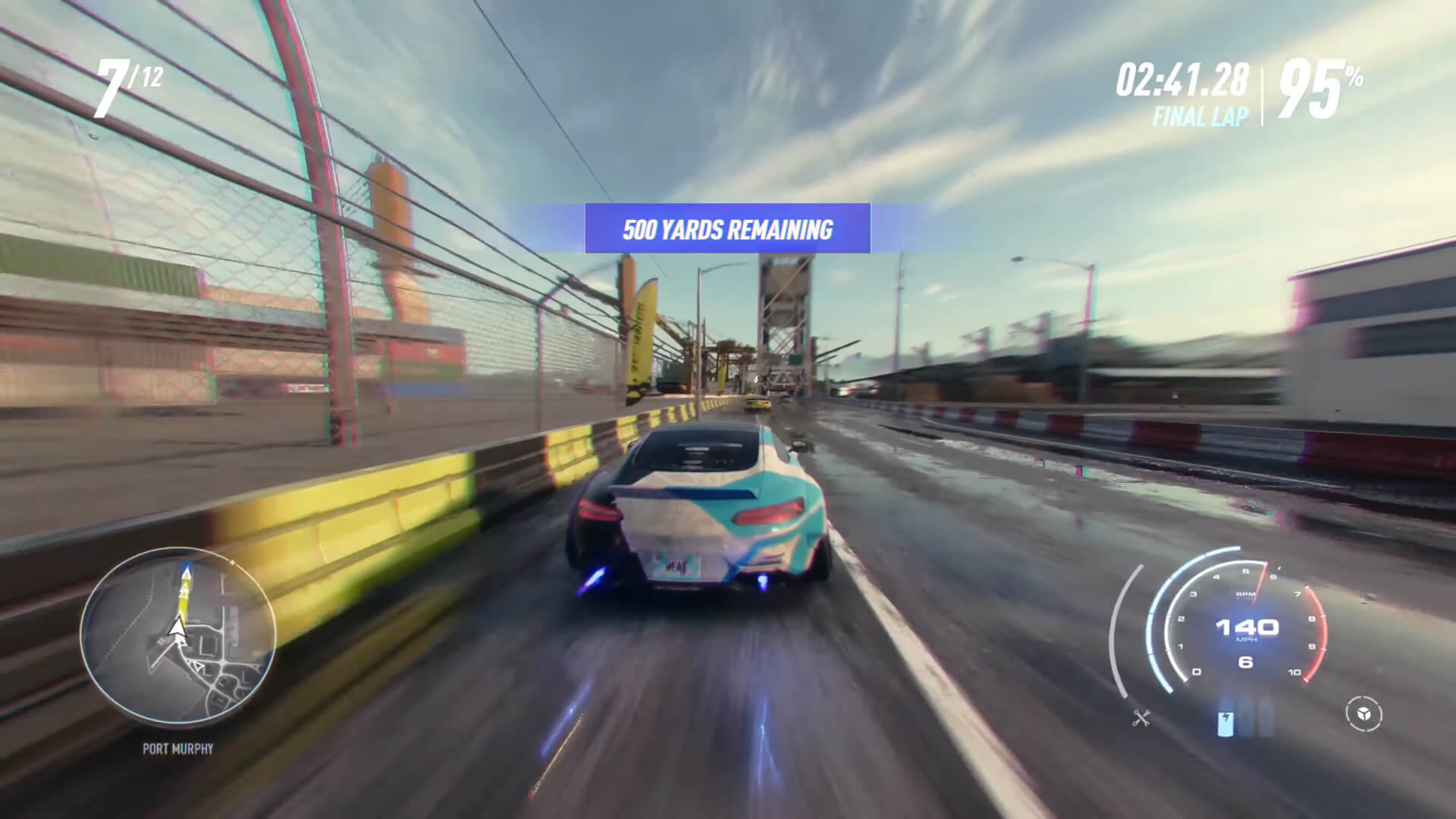Select the wrench repair icon near speedometer

pos(1141,718)
